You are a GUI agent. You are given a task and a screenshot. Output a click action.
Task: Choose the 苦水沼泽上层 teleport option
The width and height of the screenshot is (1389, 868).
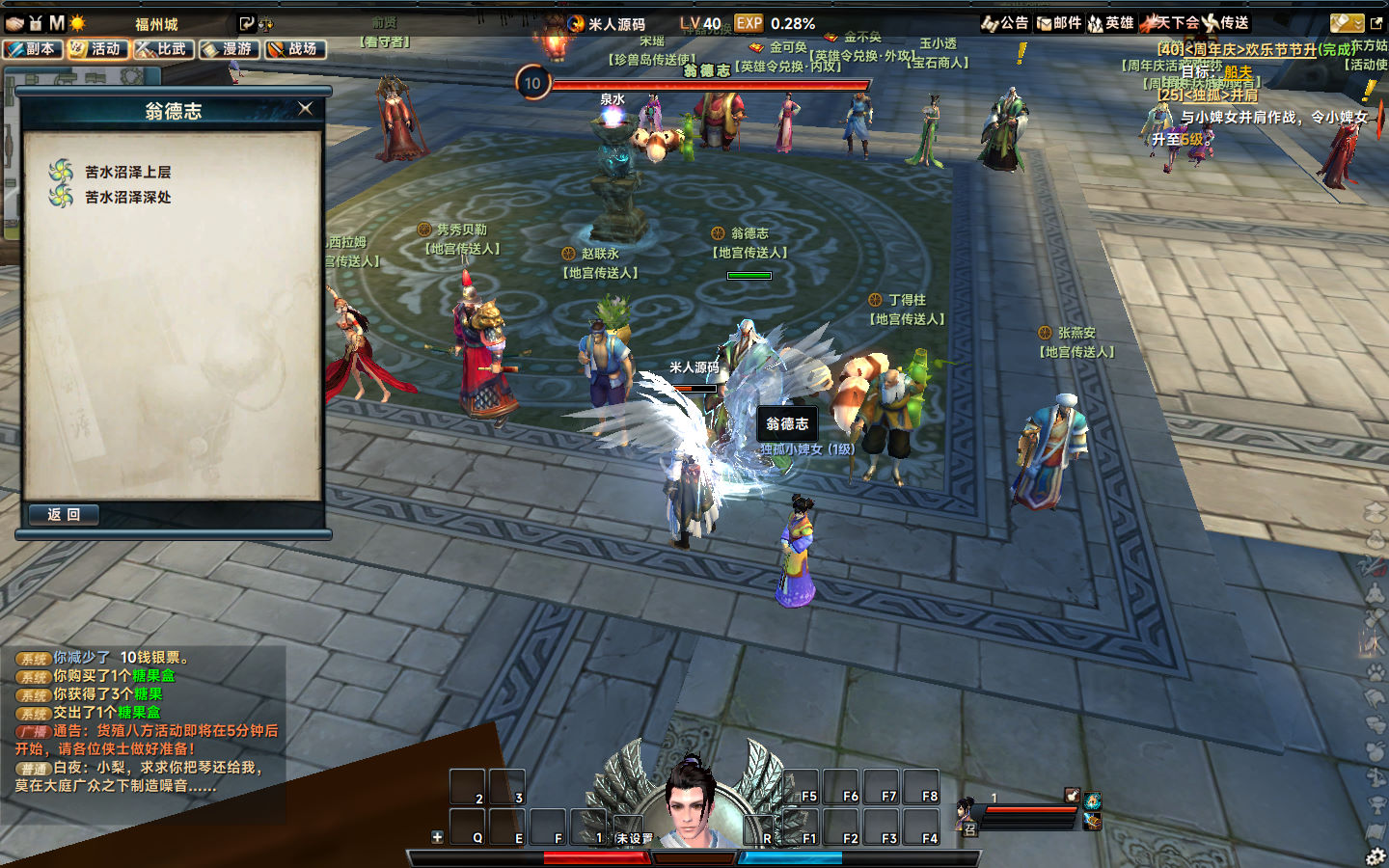(x=127, y=172)
